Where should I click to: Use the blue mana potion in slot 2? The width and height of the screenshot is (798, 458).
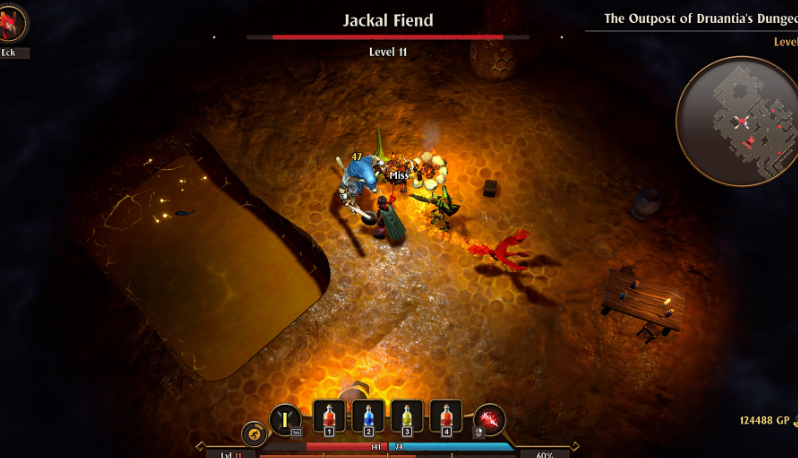click(x=368, y=418)
